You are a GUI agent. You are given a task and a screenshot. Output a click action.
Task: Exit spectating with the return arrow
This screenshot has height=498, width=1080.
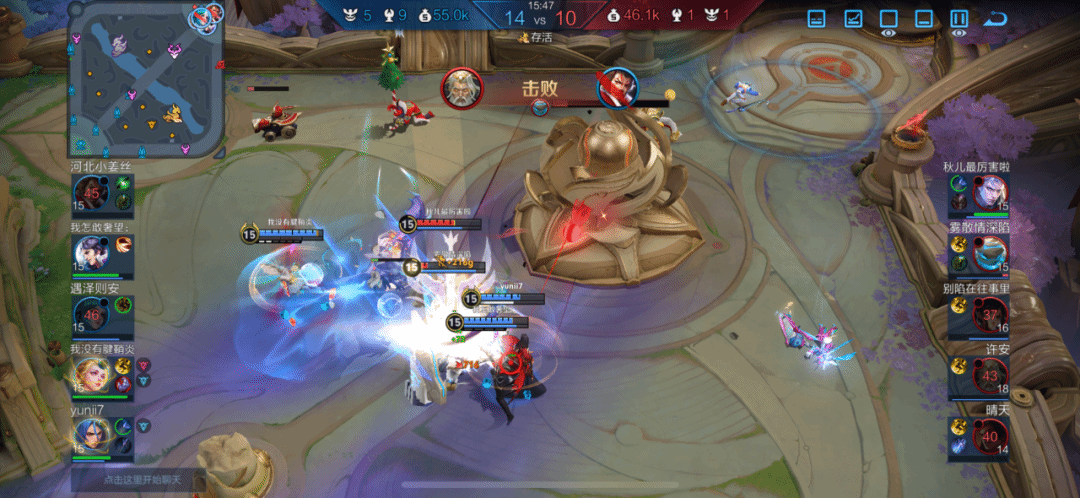click(995, 18)
